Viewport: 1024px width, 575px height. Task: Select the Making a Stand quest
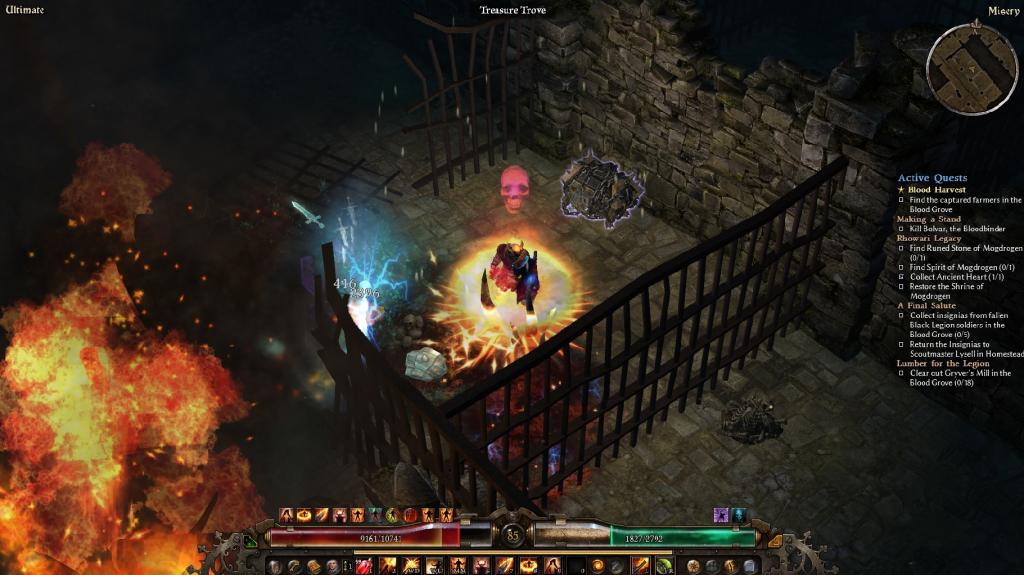click(929, 219)
